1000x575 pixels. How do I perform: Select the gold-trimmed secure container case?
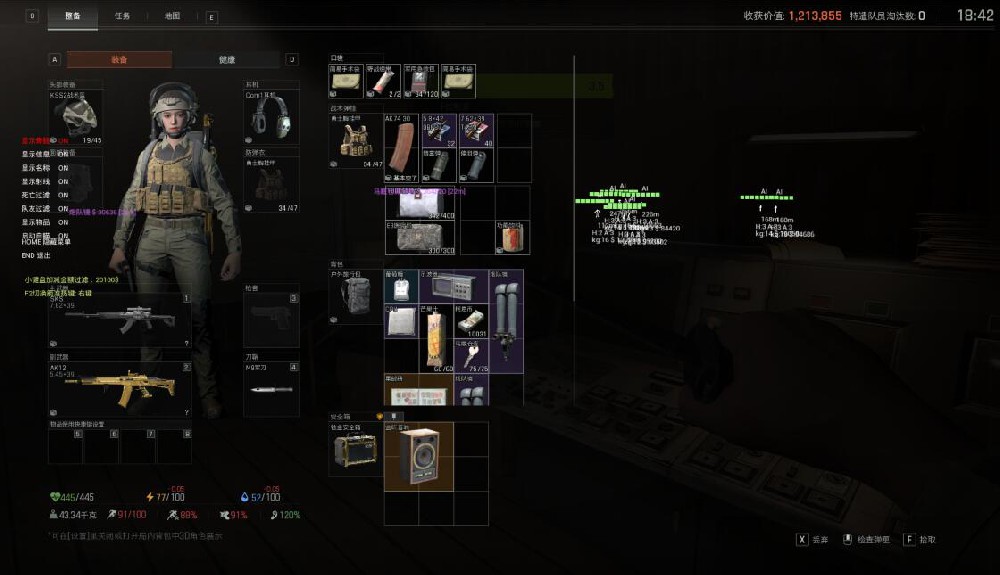pyautogui.click(x=355, y=448)
